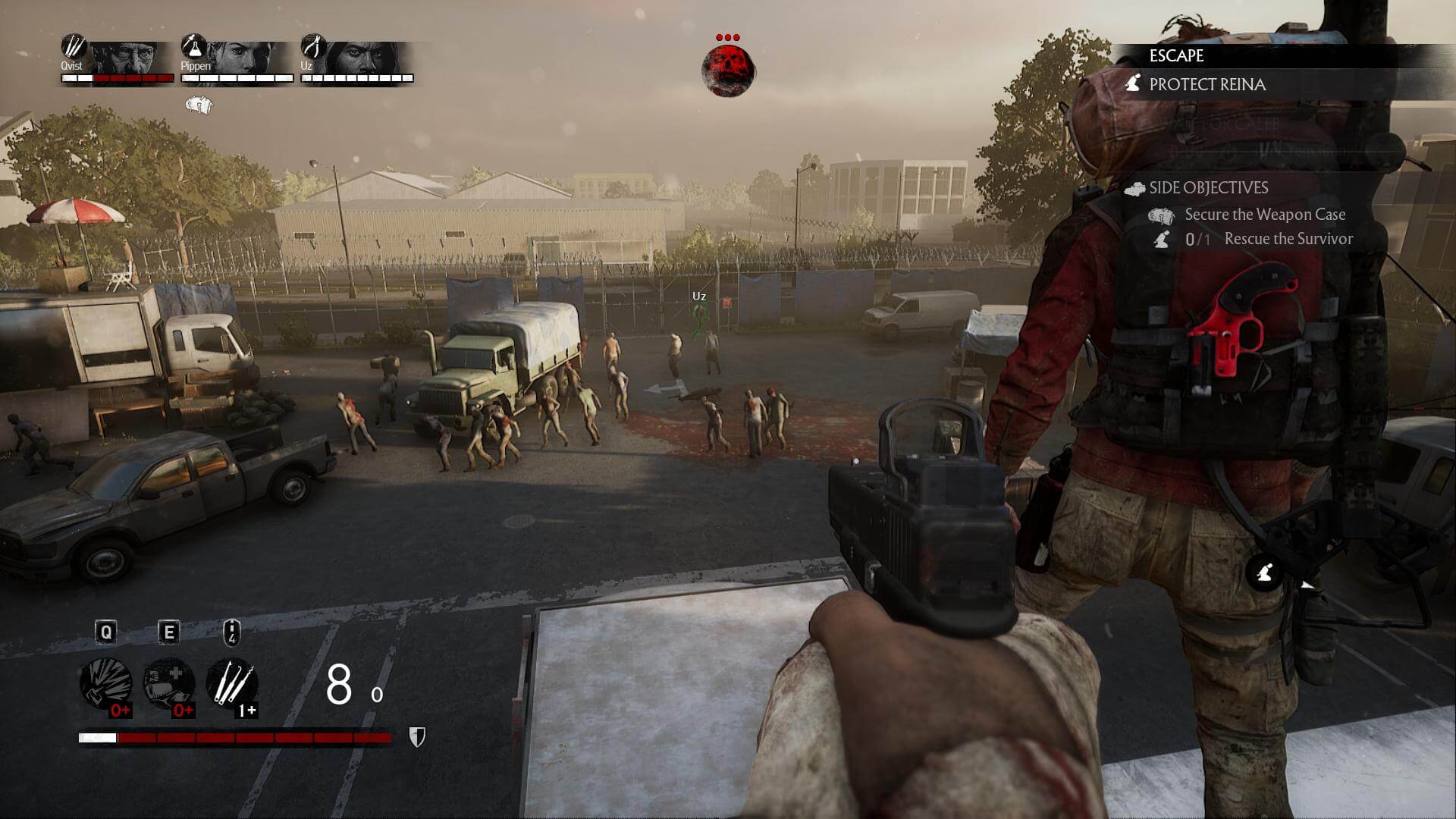Select the Secure the Weapon Case objective
Screen dimensions: 1456x819
(x=1264, y=215)
